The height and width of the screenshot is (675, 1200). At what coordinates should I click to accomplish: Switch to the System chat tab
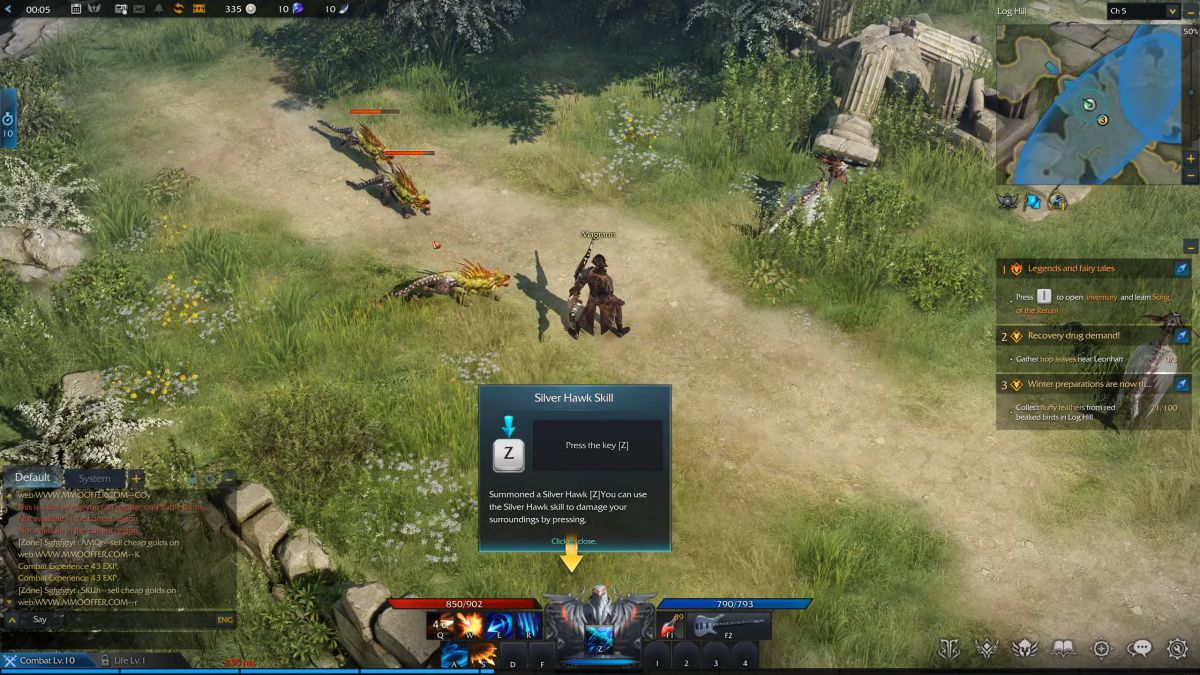click(94, 478)
